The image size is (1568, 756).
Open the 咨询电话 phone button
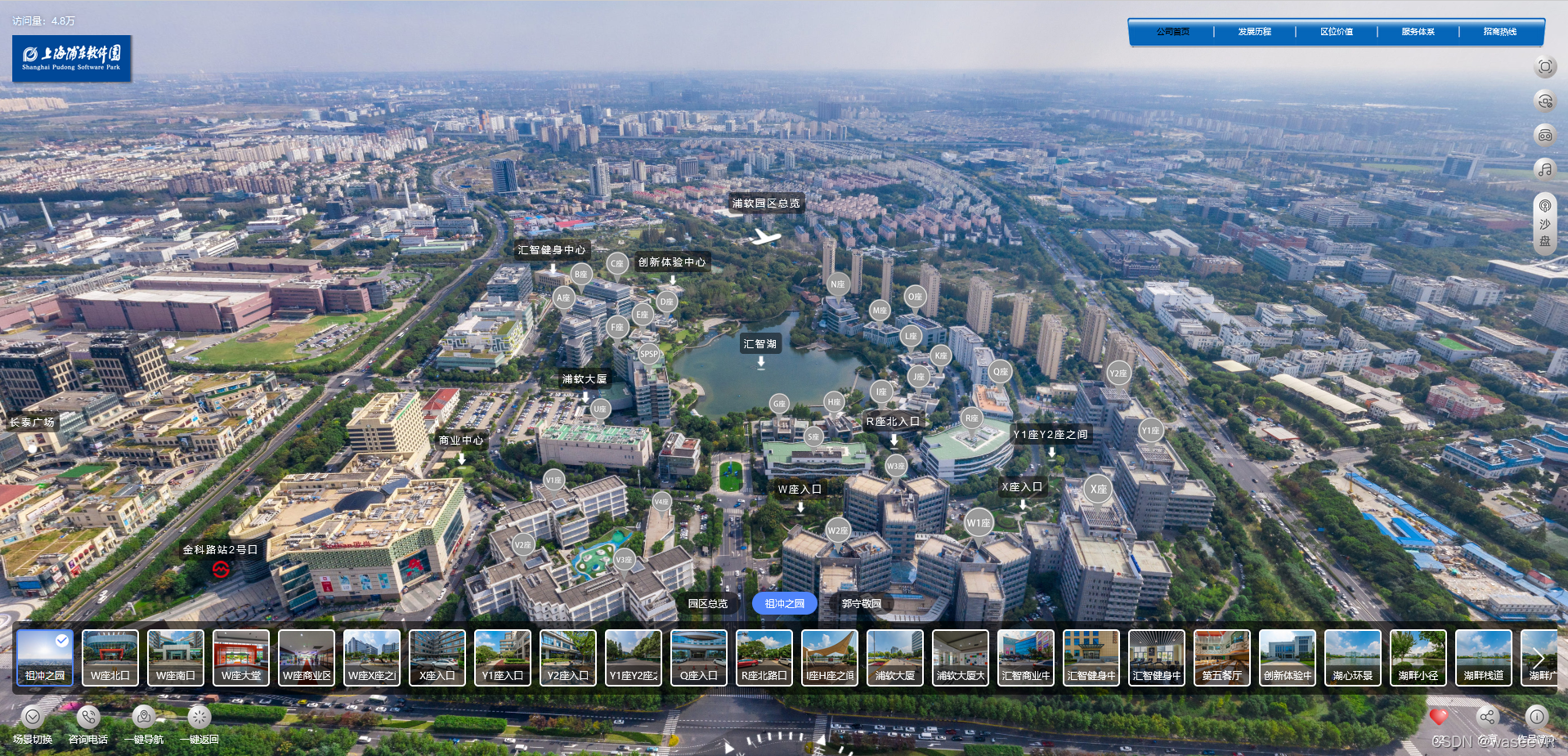pyautogui.click(x=88, y=718)
